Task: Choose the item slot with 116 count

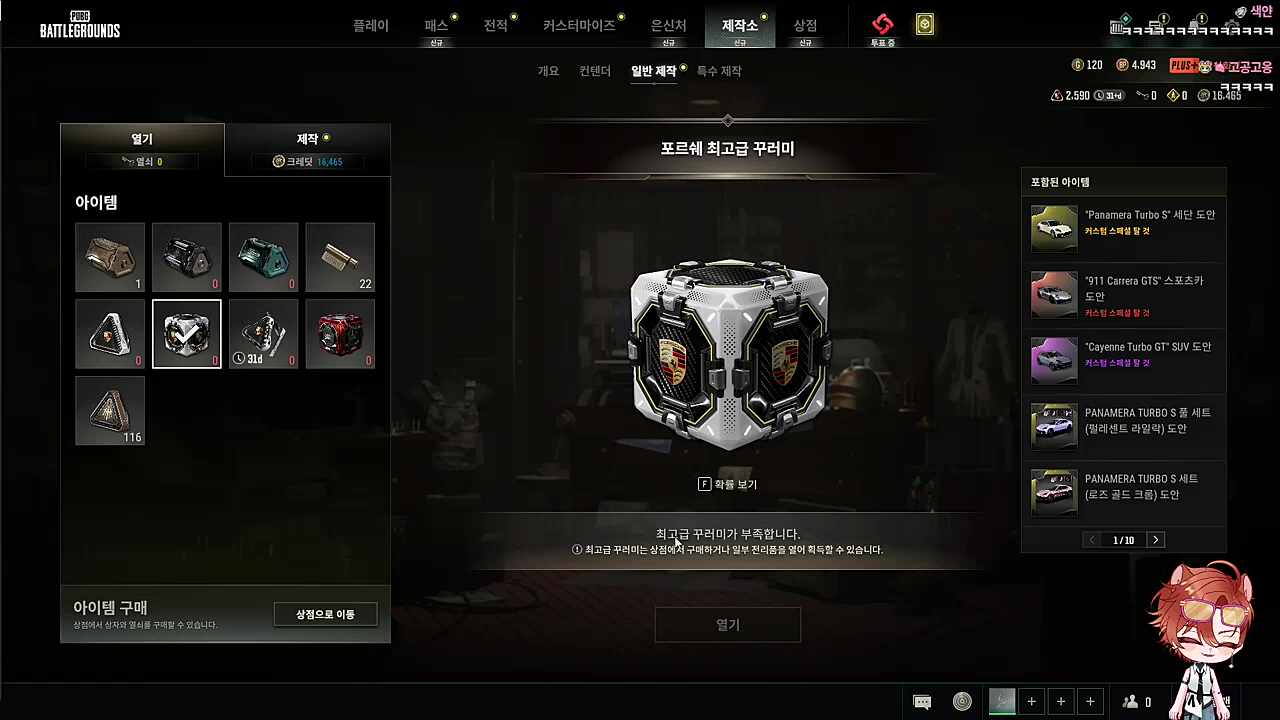Action: pos(110,411)
